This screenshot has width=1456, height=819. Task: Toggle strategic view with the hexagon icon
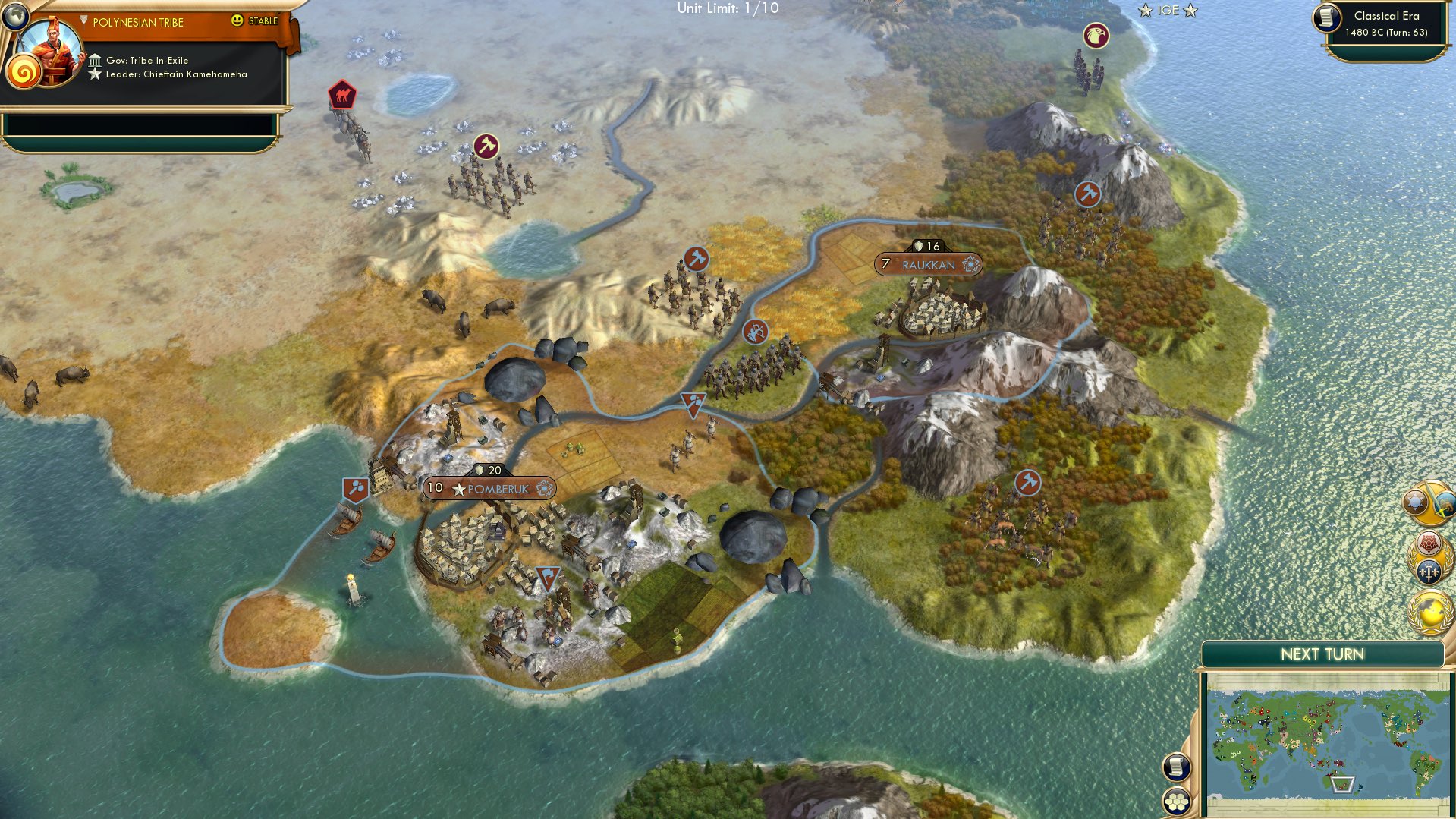pyautogui.click(x=1176, y=802)
